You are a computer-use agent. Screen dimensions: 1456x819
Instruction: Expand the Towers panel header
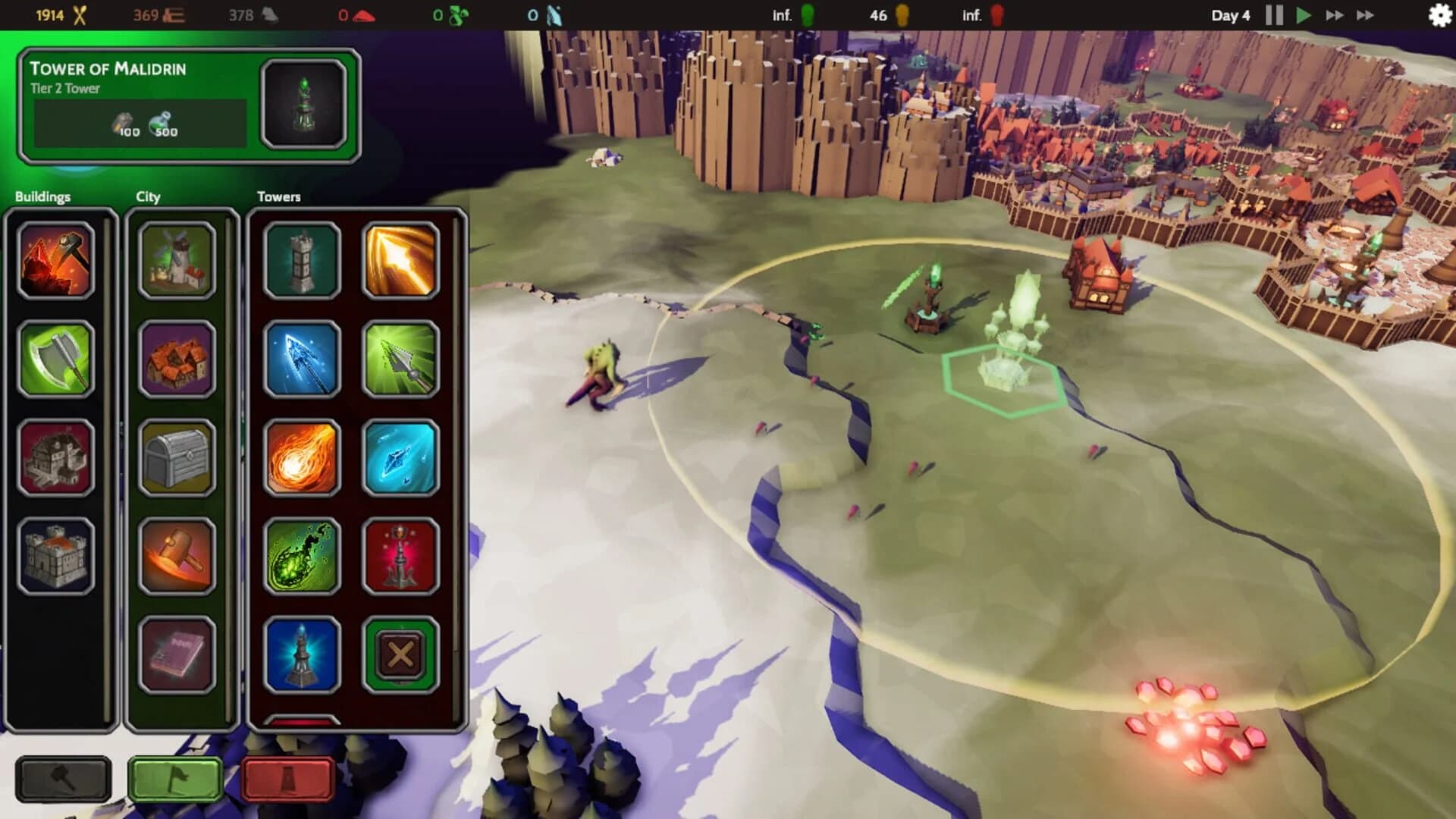[x=278, y=196]
